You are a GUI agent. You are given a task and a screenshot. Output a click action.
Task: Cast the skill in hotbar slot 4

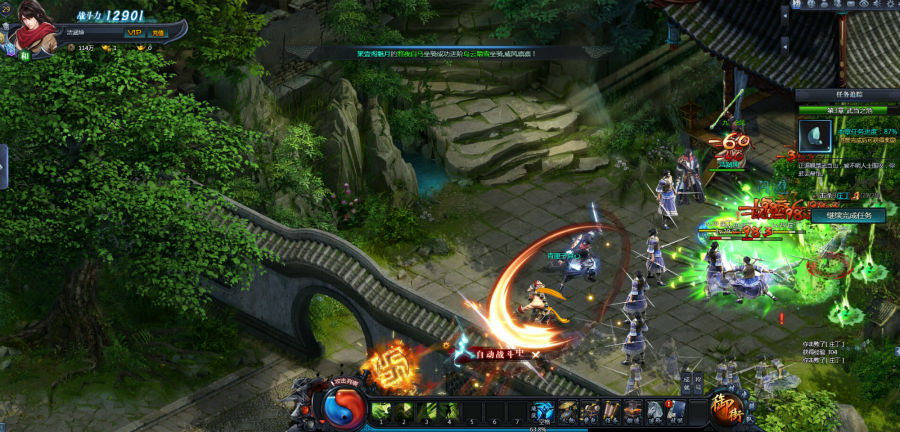coord(450,410)
